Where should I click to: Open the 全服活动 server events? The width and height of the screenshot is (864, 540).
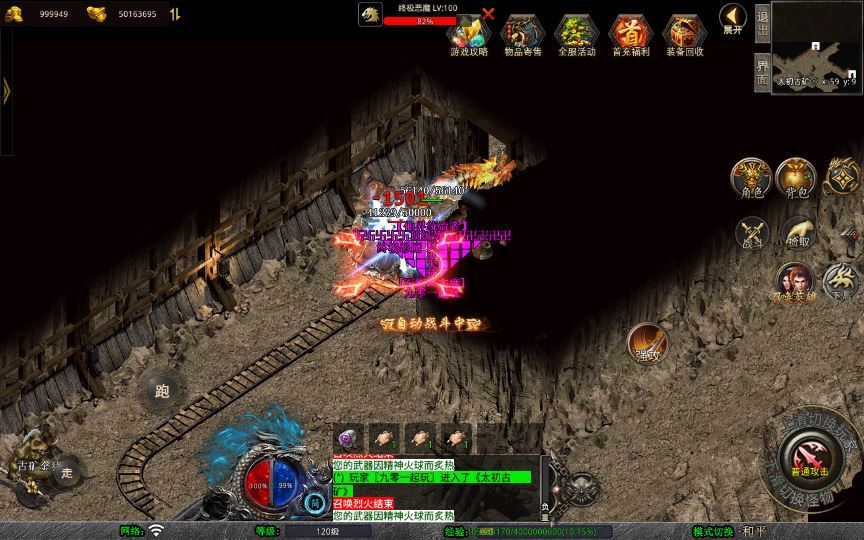click(575, 35)
